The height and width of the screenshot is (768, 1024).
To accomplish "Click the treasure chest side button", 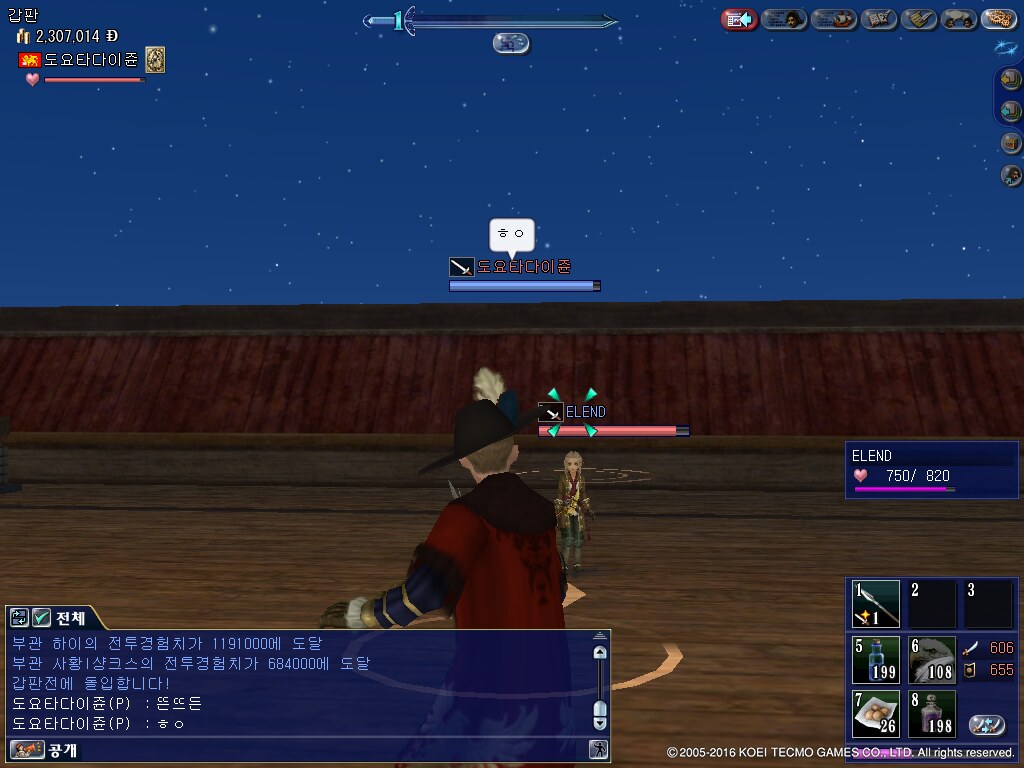I will point(1011,143).
